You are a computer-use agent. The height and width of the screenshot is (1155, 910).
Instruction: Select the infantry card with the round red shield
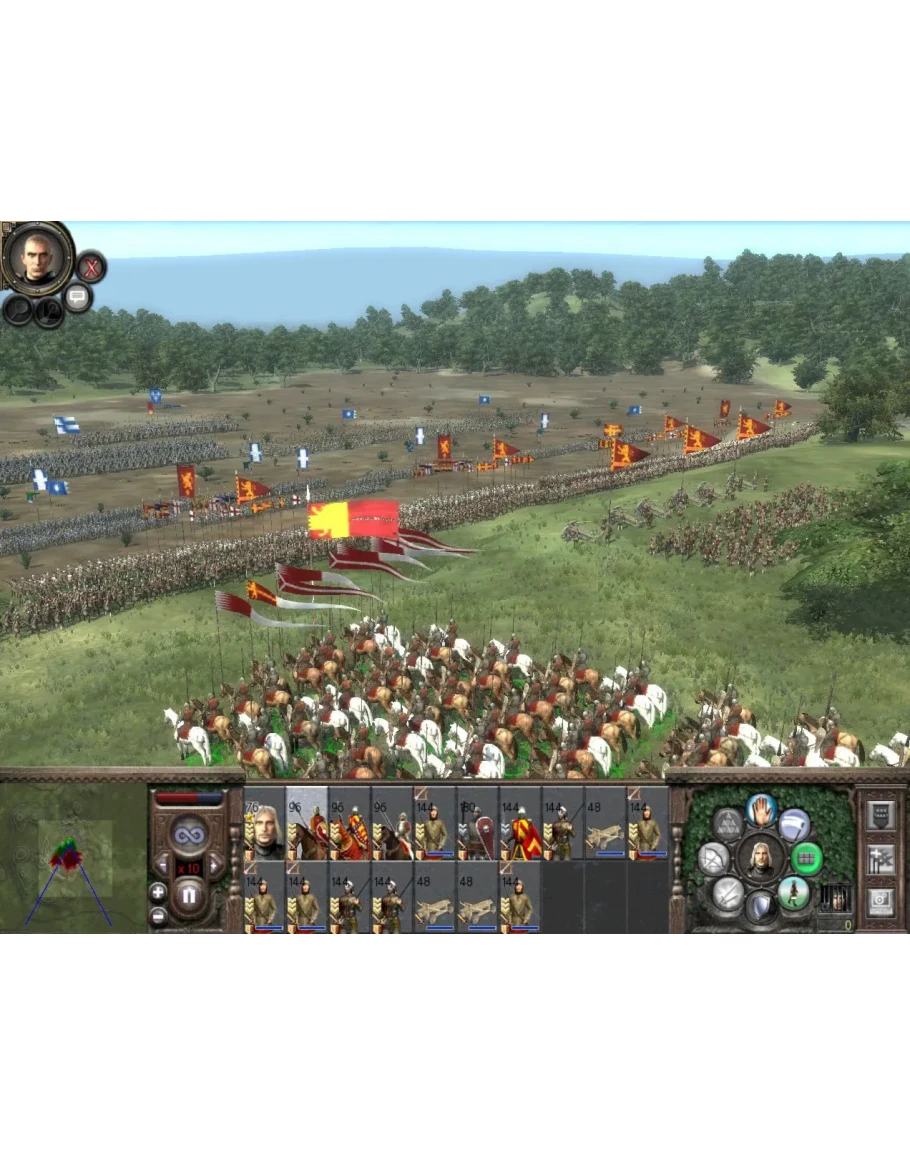pyautogui.click(x=477, y=825)
